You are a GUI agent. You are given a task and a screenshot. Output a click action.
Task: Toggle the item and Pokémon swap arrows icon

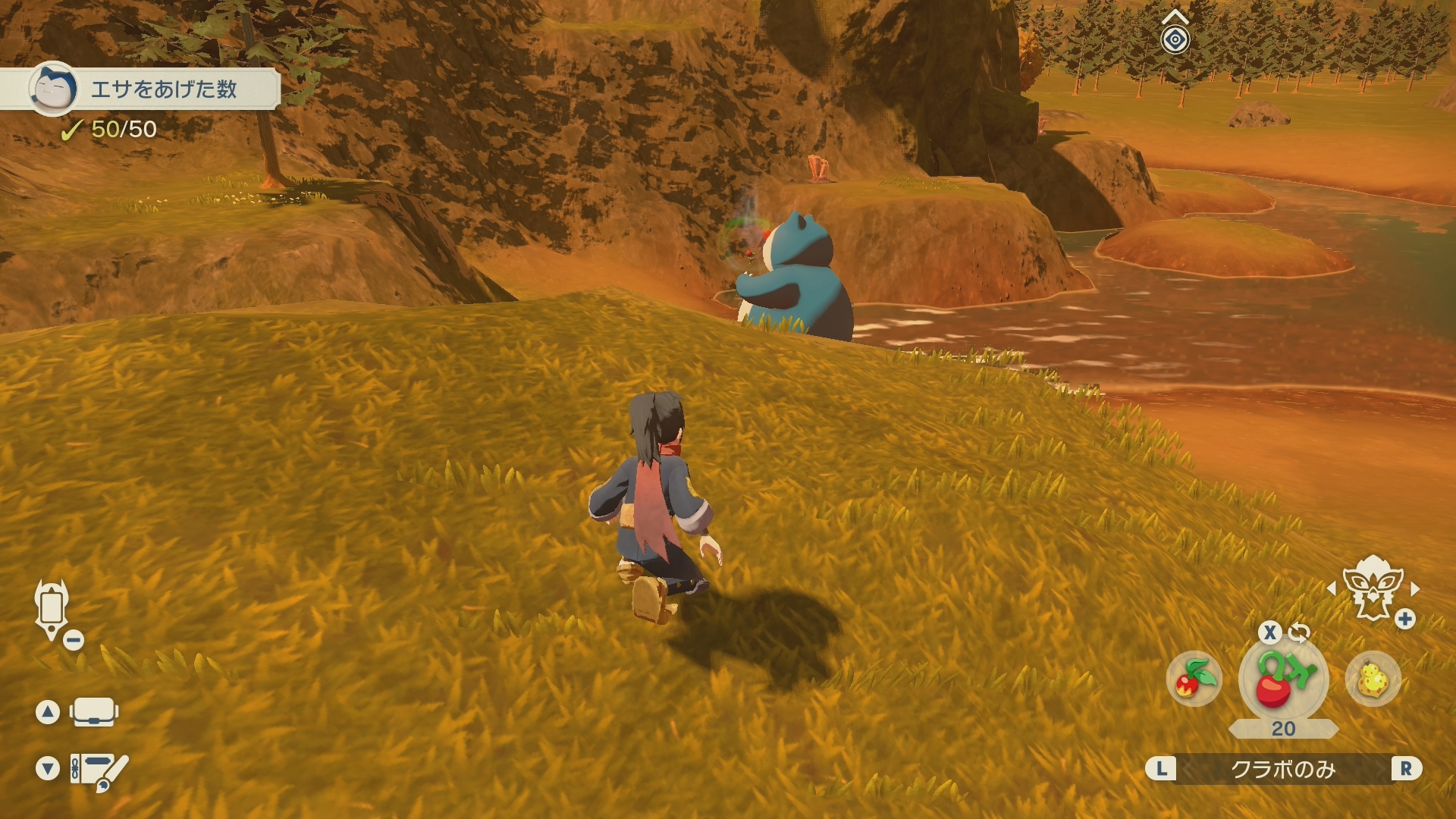(x=1299, y=632)
